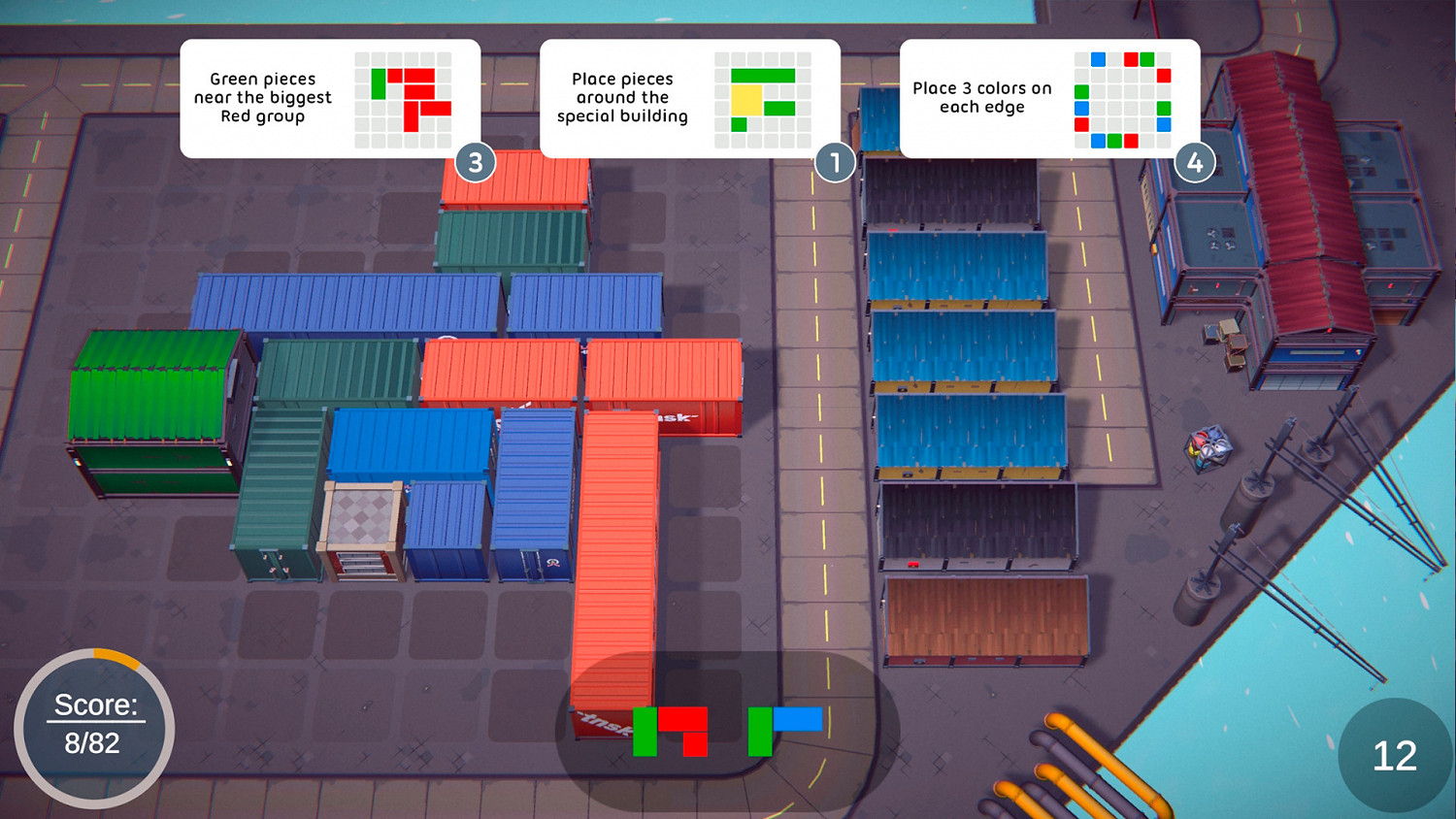Click the badge numbered 4 on the right objective card
This screenshot has height=819, width=1456.
(1195, 164)
